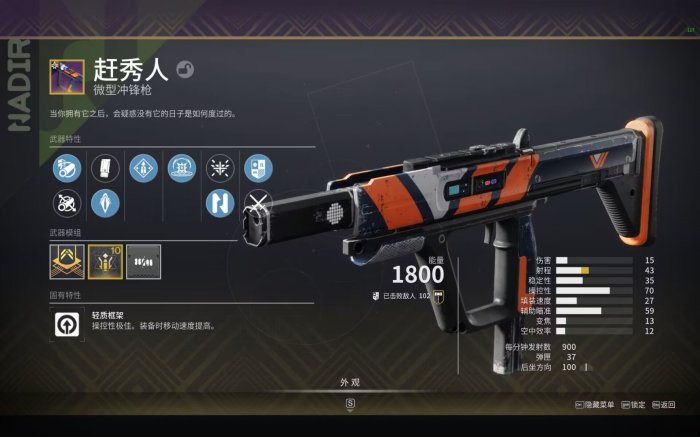Open the 外观 appearance section
Image resolution: width=700 pixels, height=437 pixels.
point(349,382)
